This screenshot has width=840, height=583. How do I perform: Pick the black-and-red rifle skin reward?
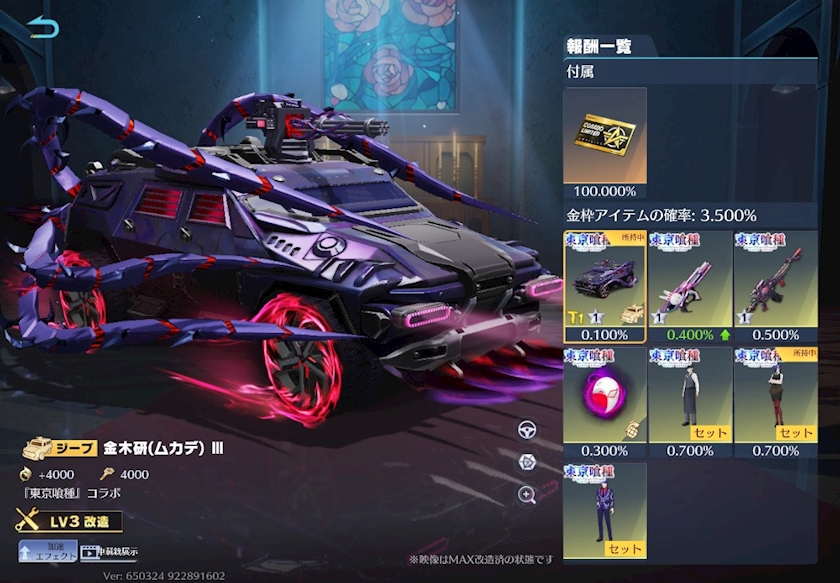(x=774, y=286)
